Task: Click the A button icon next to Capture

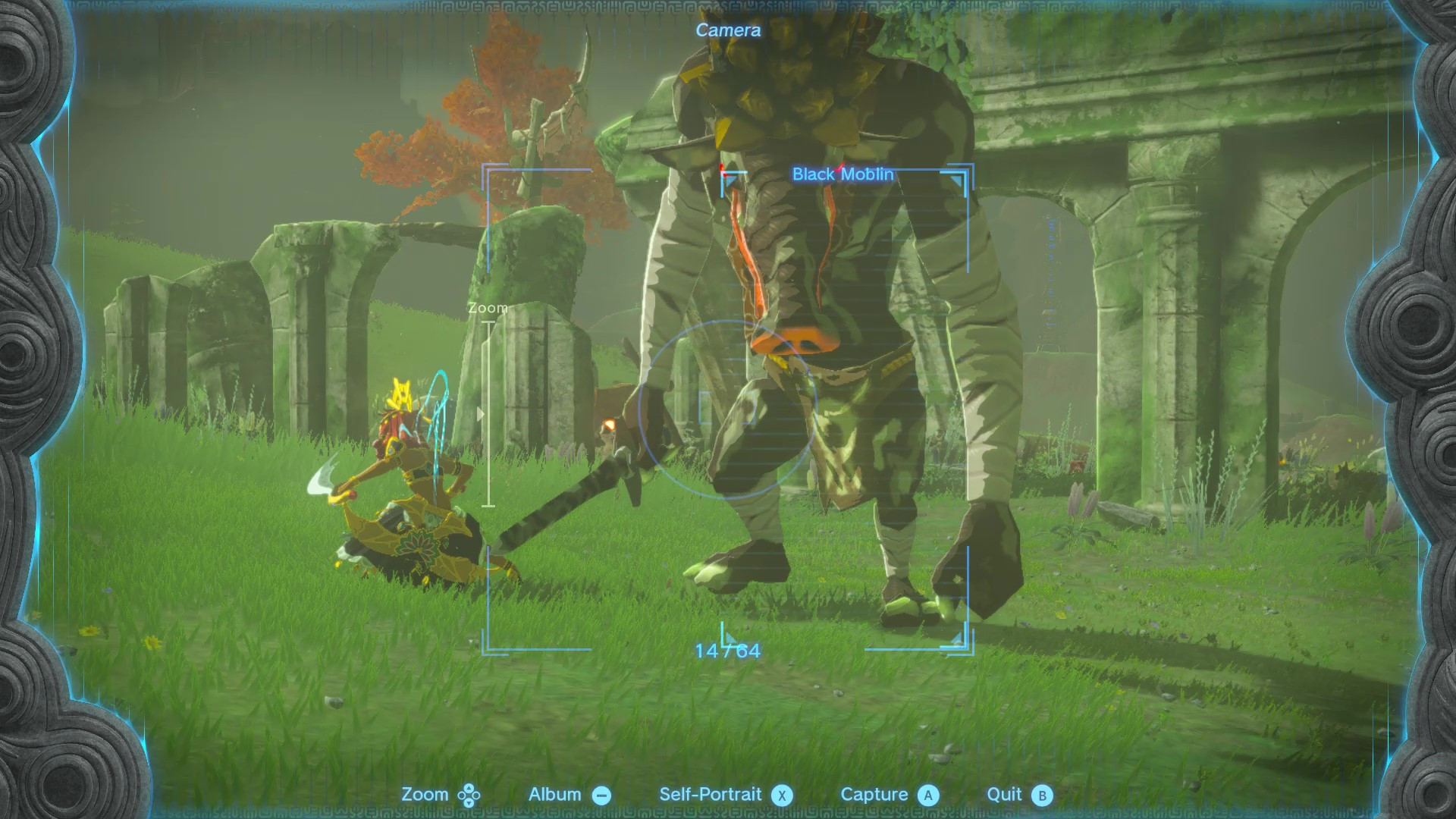Action: click(x=927, y=795)
